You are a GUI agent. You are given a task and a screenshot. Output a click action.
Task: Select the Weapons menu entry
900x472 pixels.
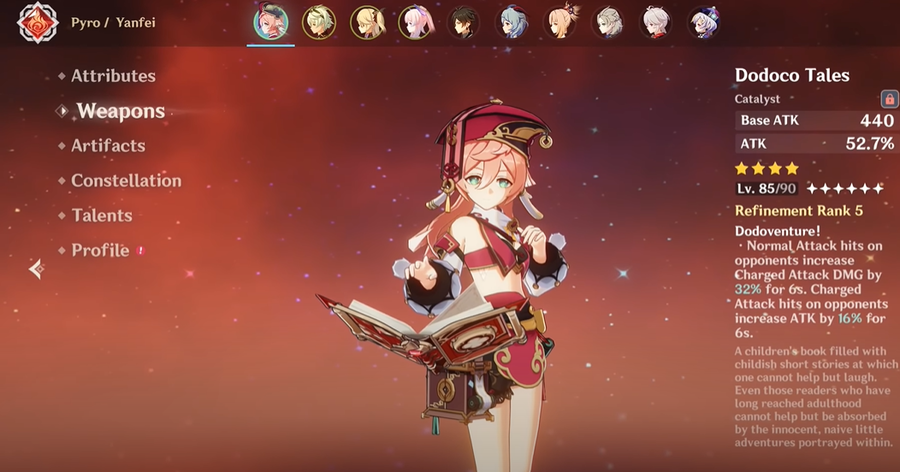120,111
